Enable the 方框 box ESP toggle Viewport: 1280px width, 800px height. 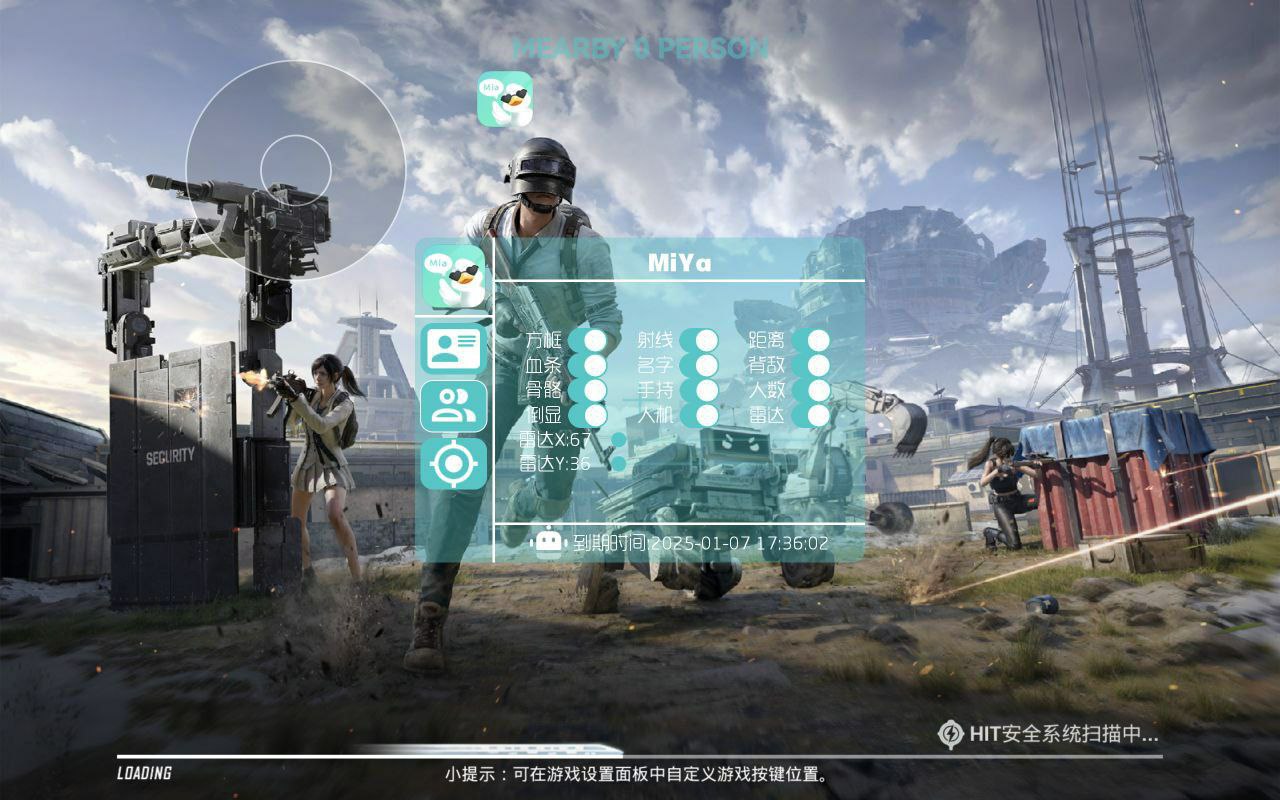click(597, 342)
